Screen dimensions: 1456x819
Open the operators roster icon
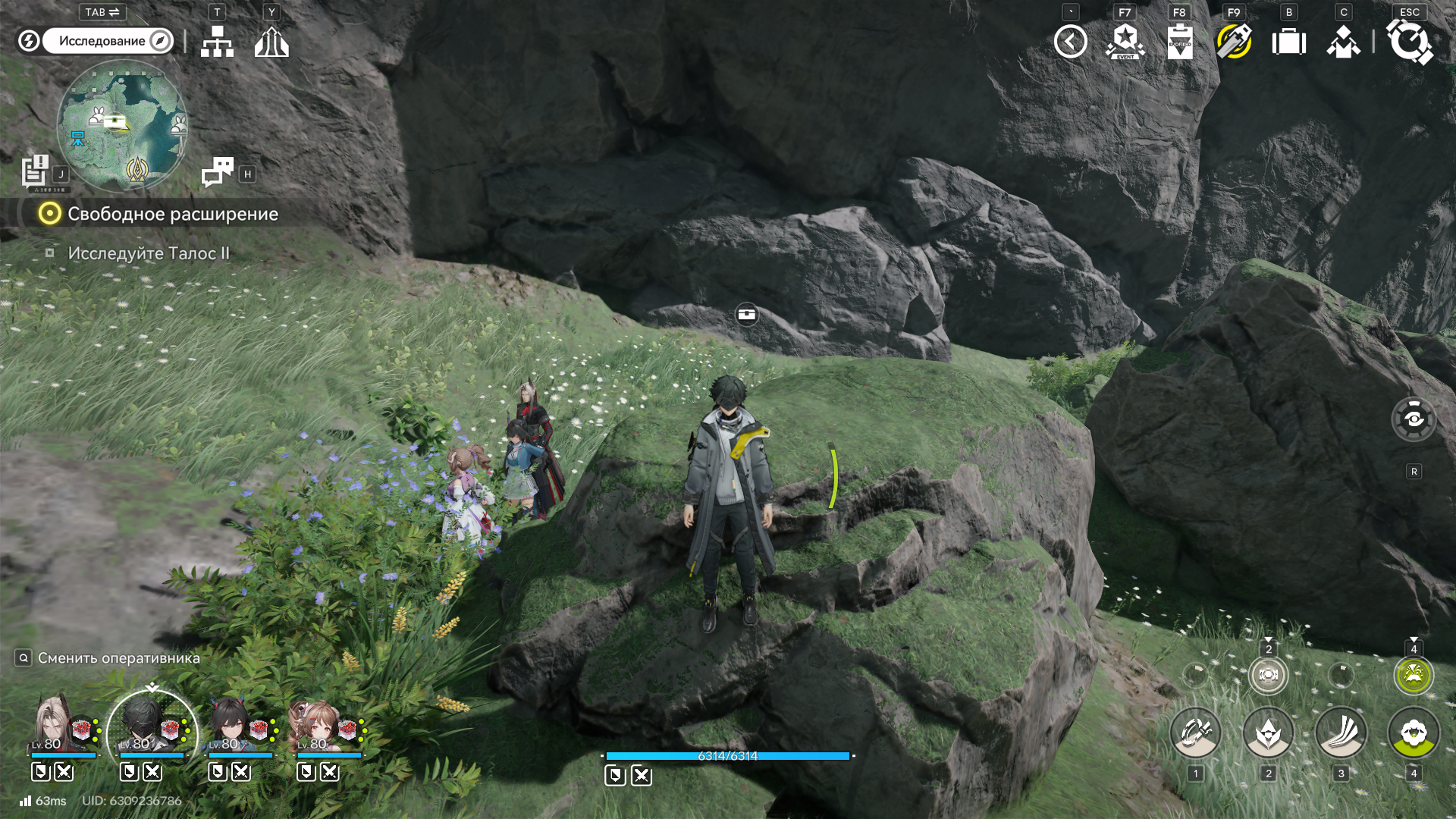(x=1343, y=42)
